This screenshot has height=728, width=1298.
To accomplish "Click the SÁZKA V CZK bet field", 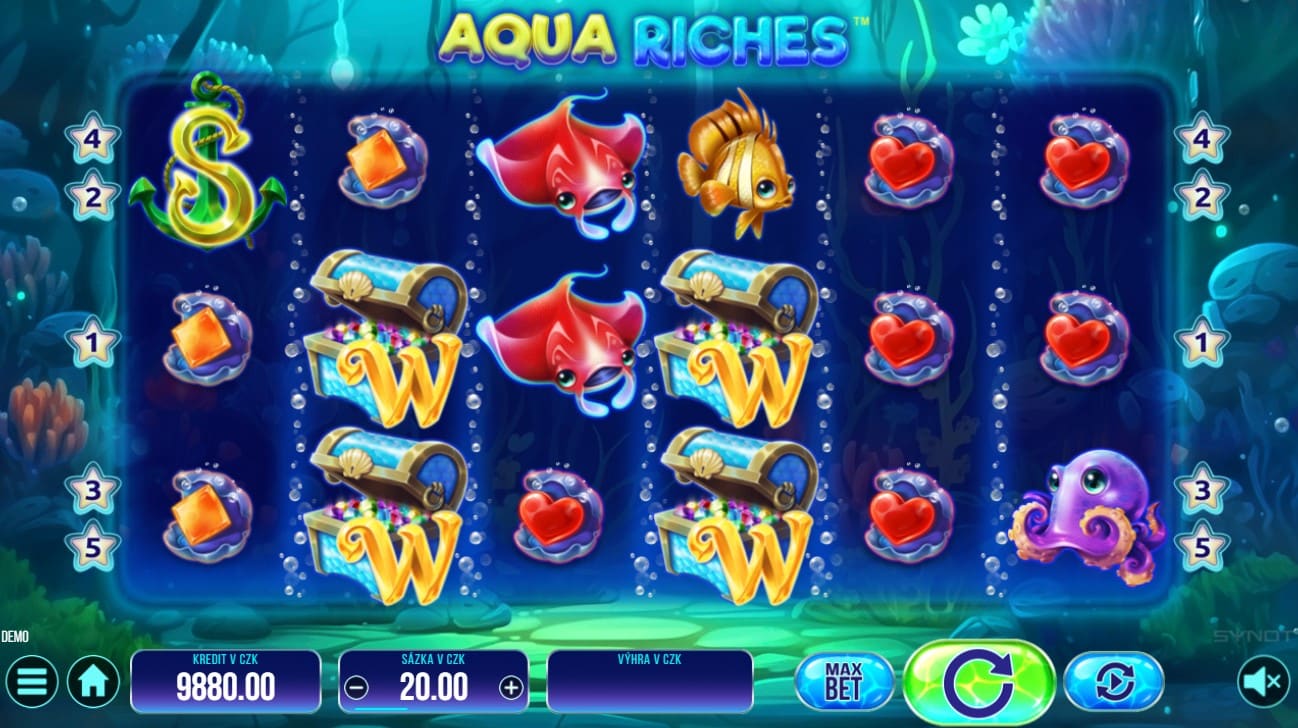I will pos(434,681).
